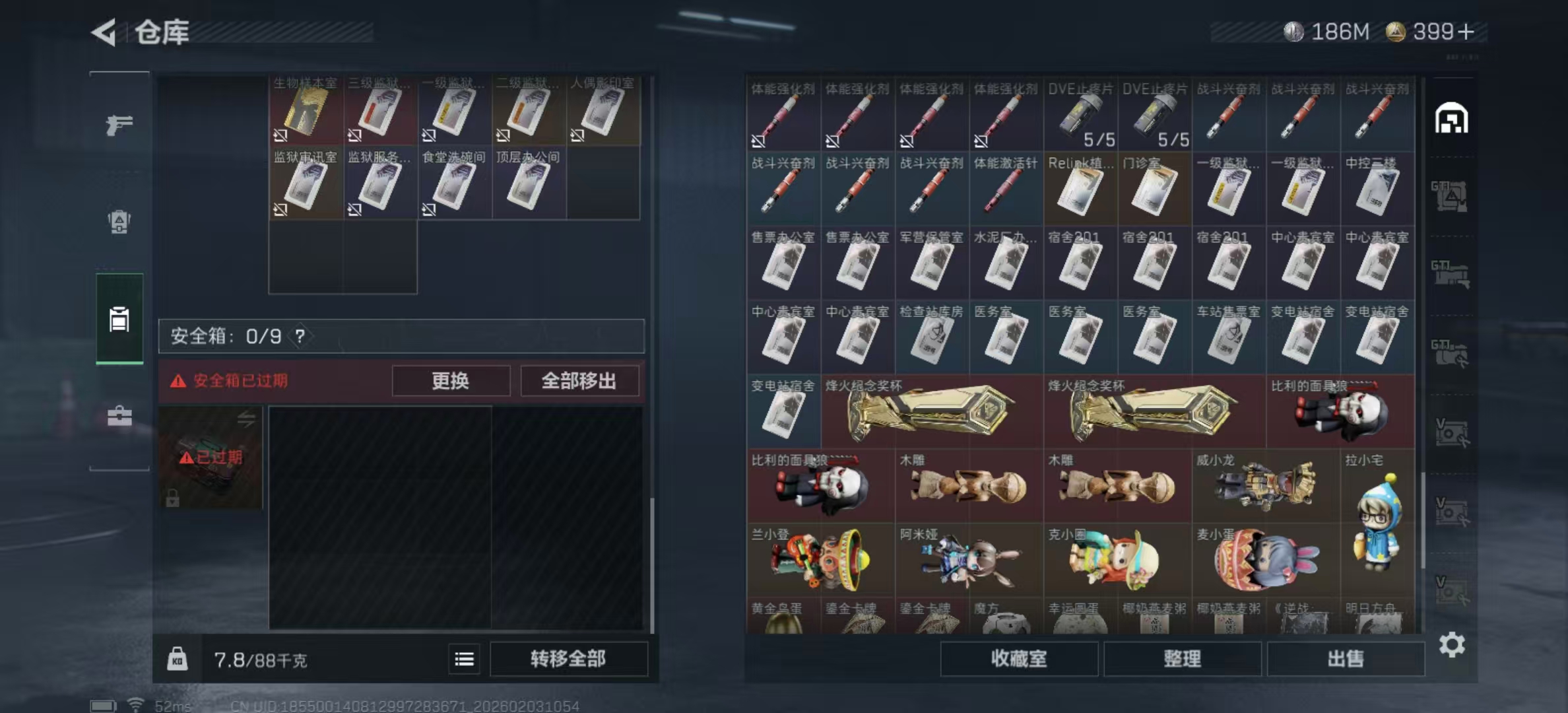This screenshot has width=1568, height=713.
Task: Select the pistol weapons tab icon
Action: tap(119, 123)
